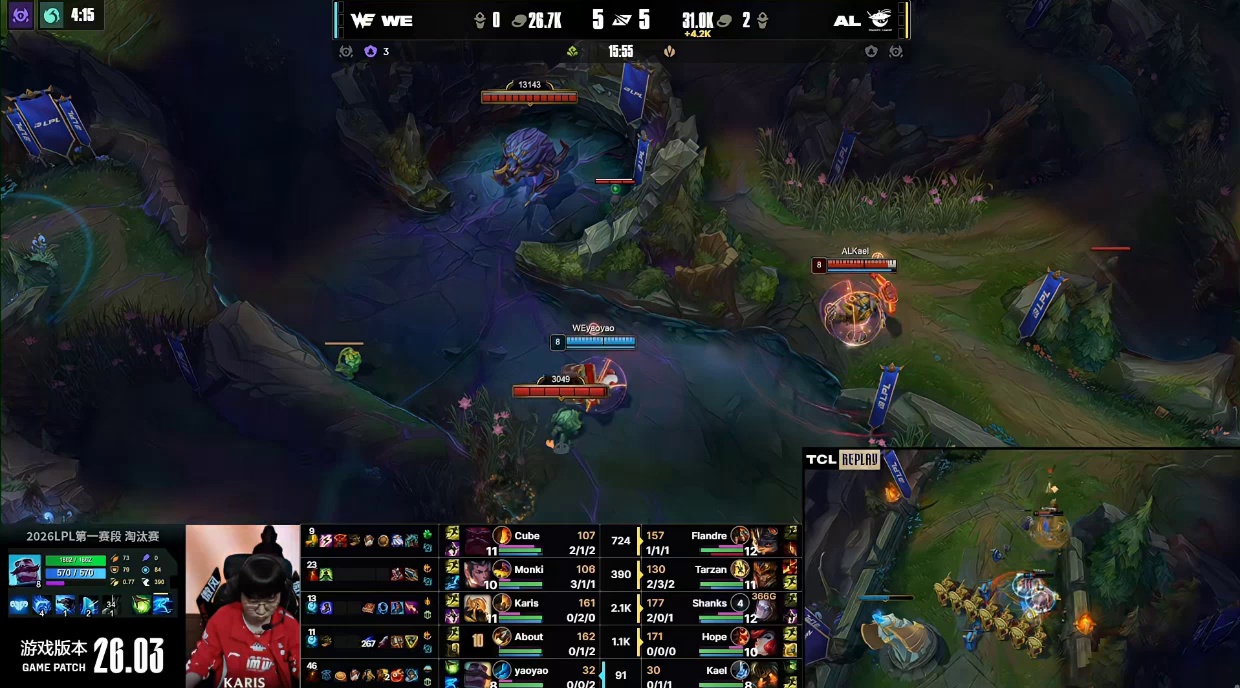Select Kael's scoreboard entry
Screen dimensions: 1240x688
[716, 672]
